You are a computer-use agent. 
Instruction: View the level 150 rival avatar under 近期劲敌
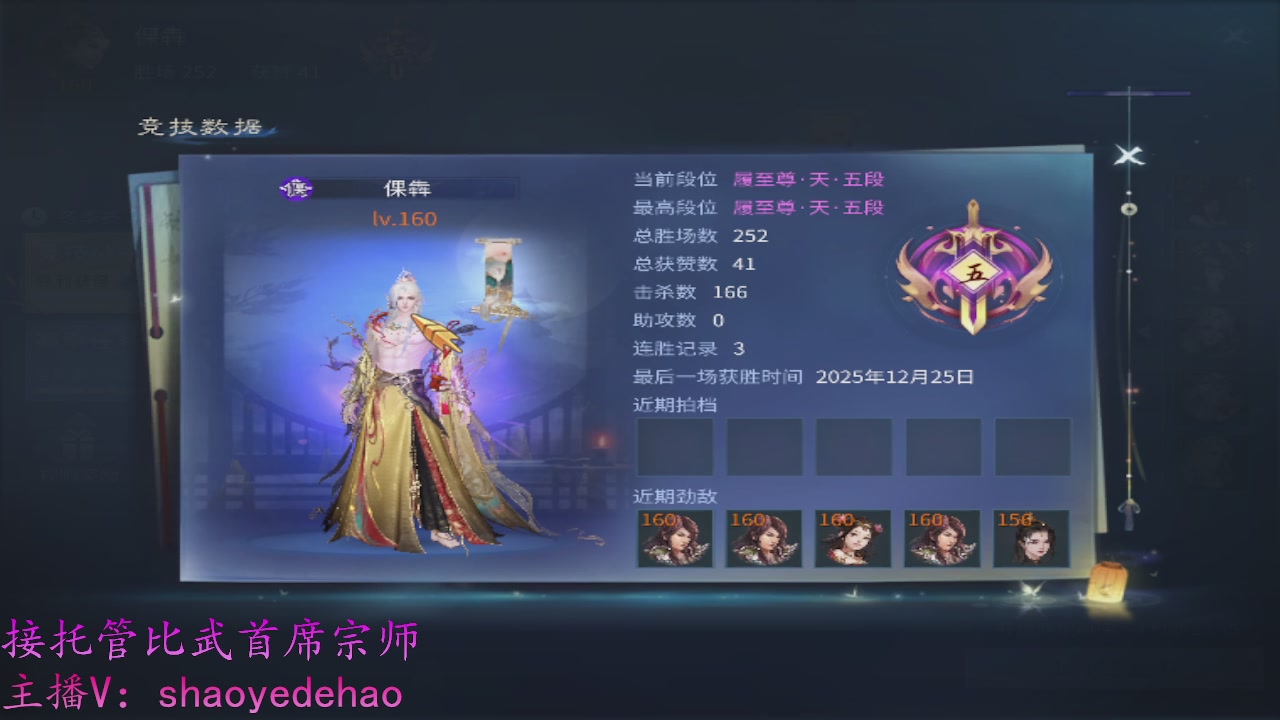click(x=1031, y=538)
